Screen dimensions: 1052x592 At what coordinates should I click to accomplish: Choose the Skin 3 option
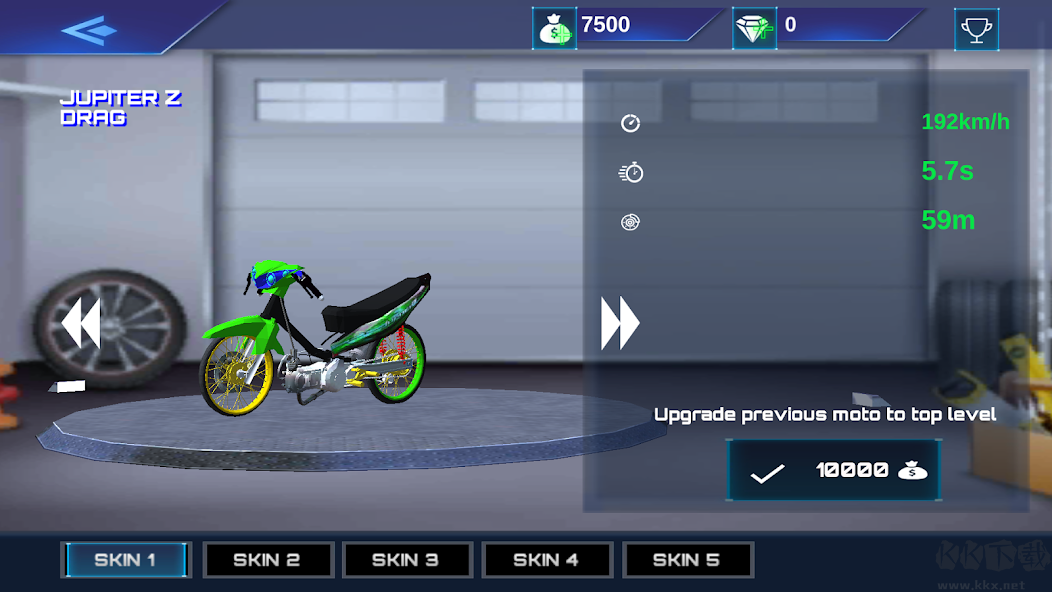(406, 560)
